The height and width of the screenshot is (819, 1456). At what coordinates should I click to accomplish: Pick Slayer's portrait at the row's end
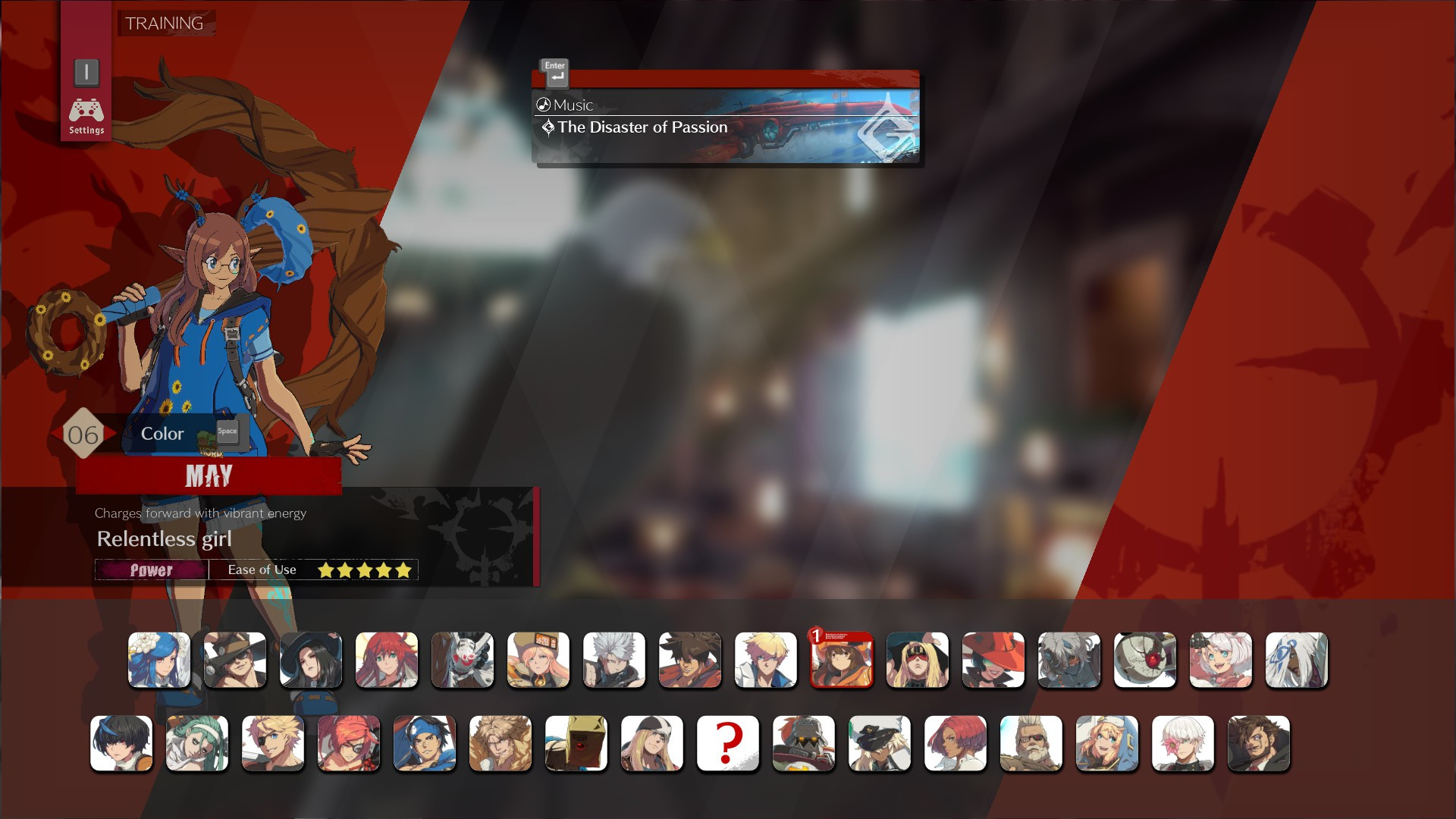(1259, 744)
